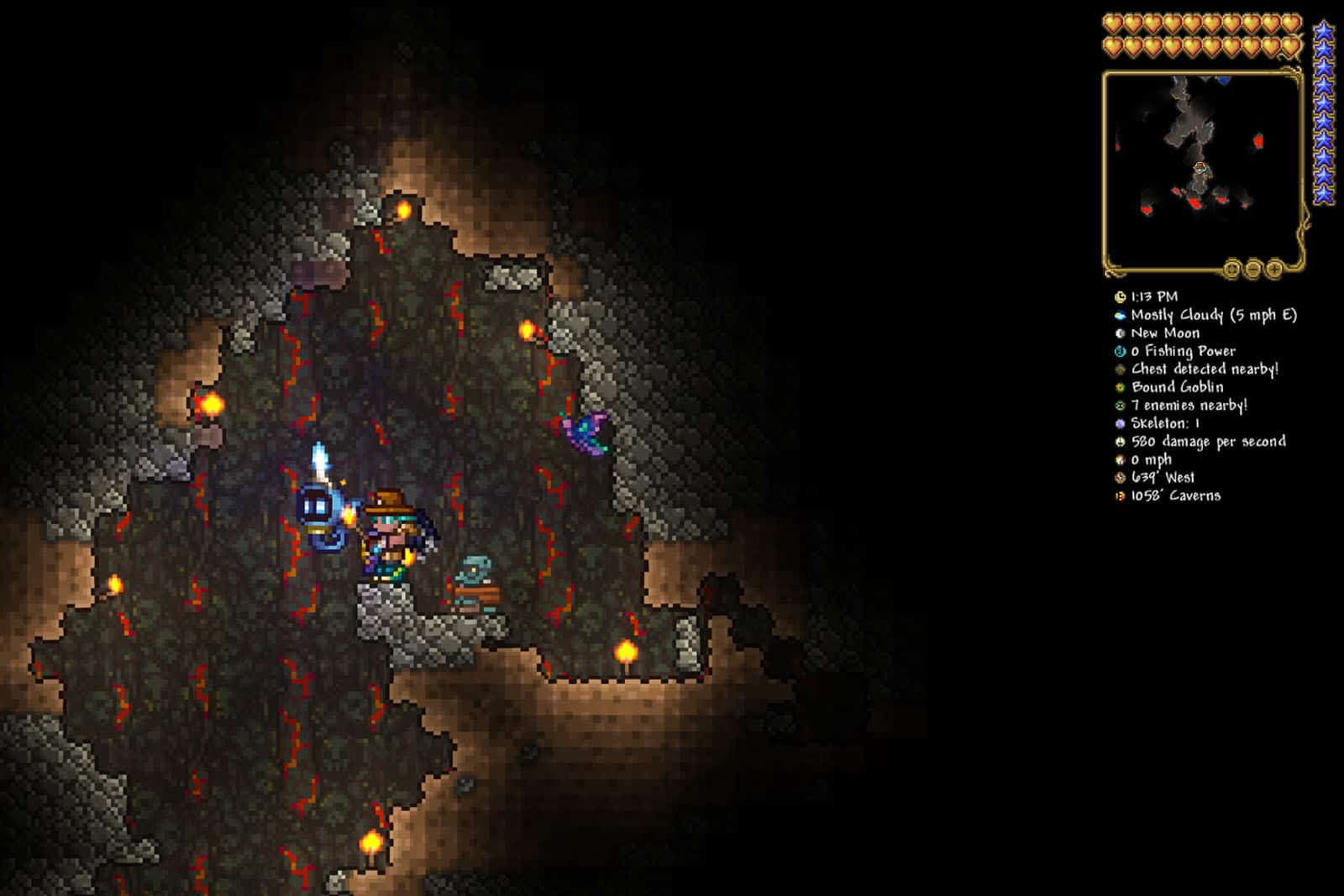Screen dimensions: 1344x896
Task: Click the Radar icon beside 7 enemies nearby
Action: coord(1120,406)
